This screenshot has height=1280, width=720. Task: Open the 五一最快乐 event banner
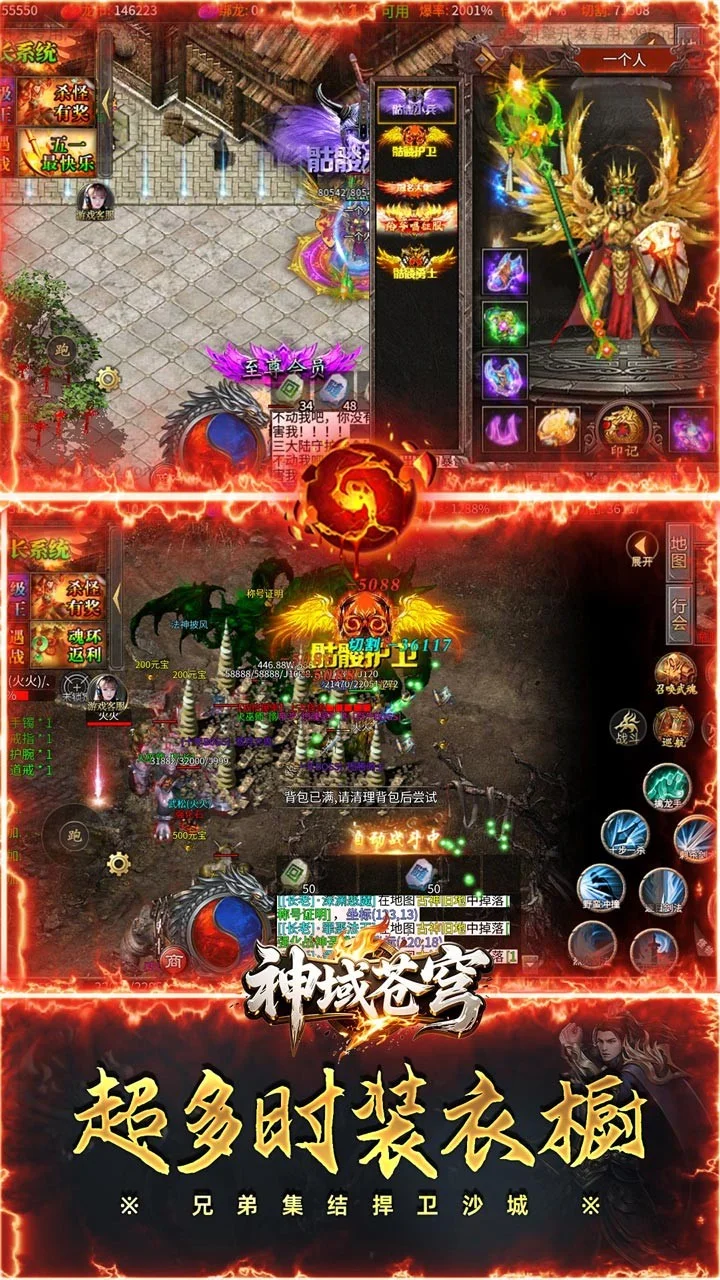[x=67, y=153]
